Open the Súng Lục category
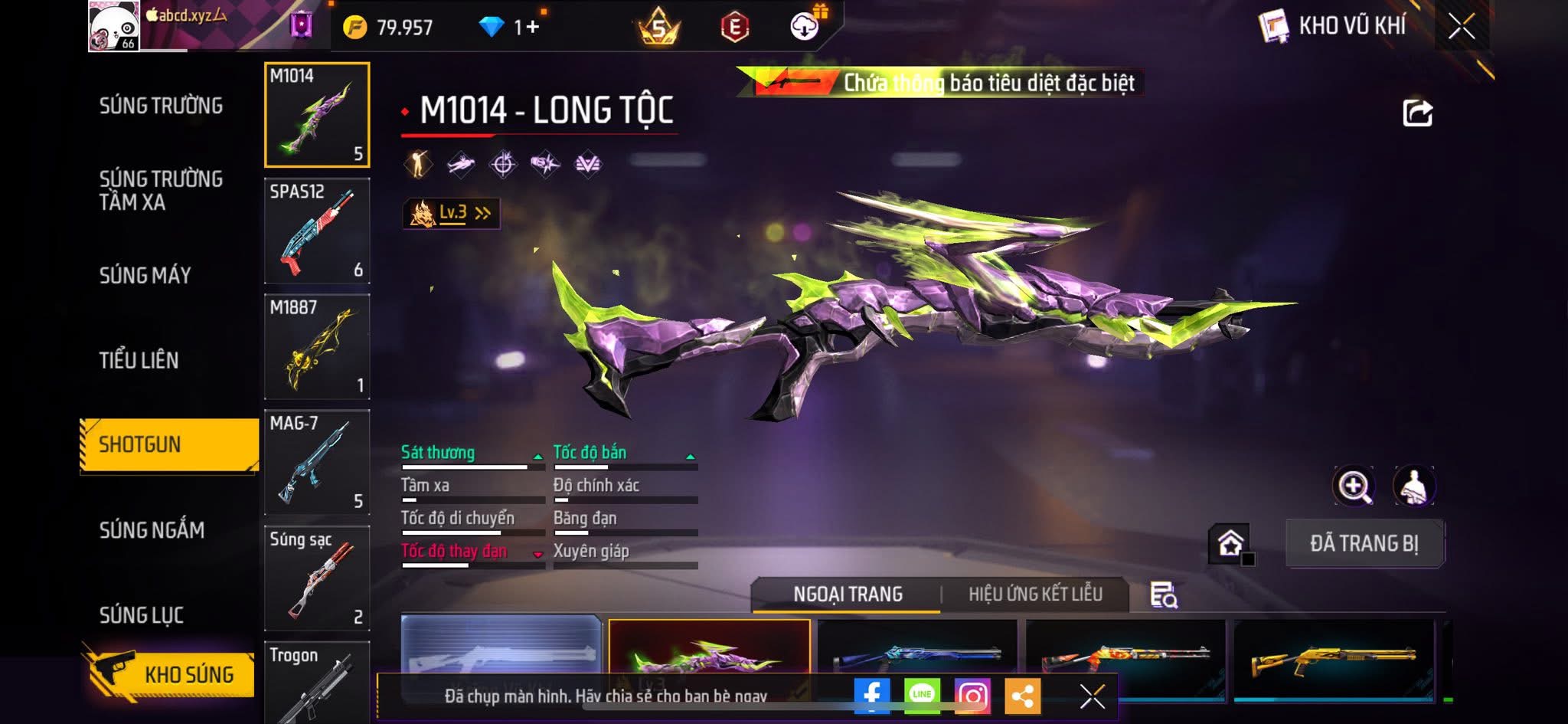 pos(142,614)
